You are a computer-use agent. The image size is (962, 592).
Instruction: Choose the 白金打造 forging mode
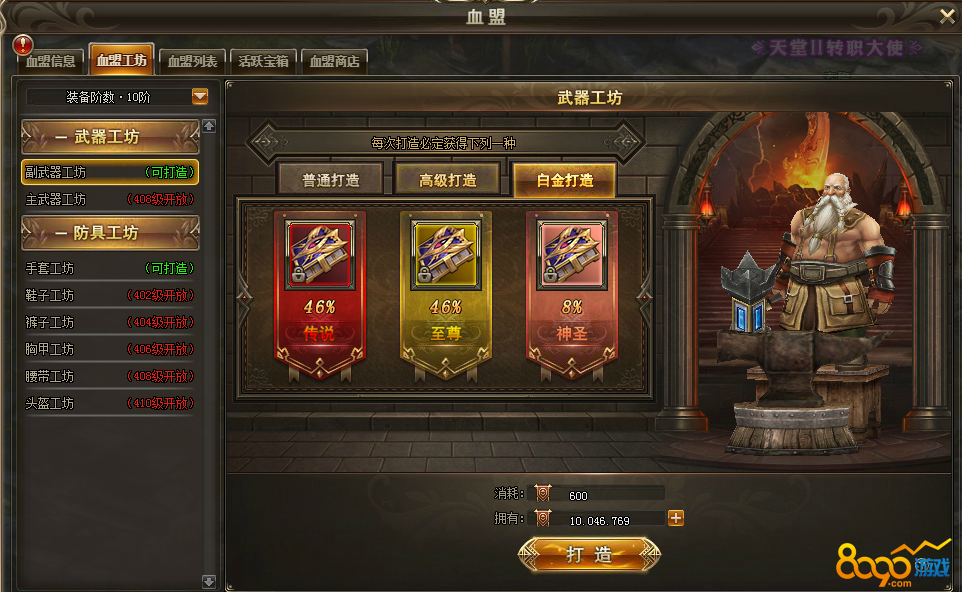coord(565,181)
